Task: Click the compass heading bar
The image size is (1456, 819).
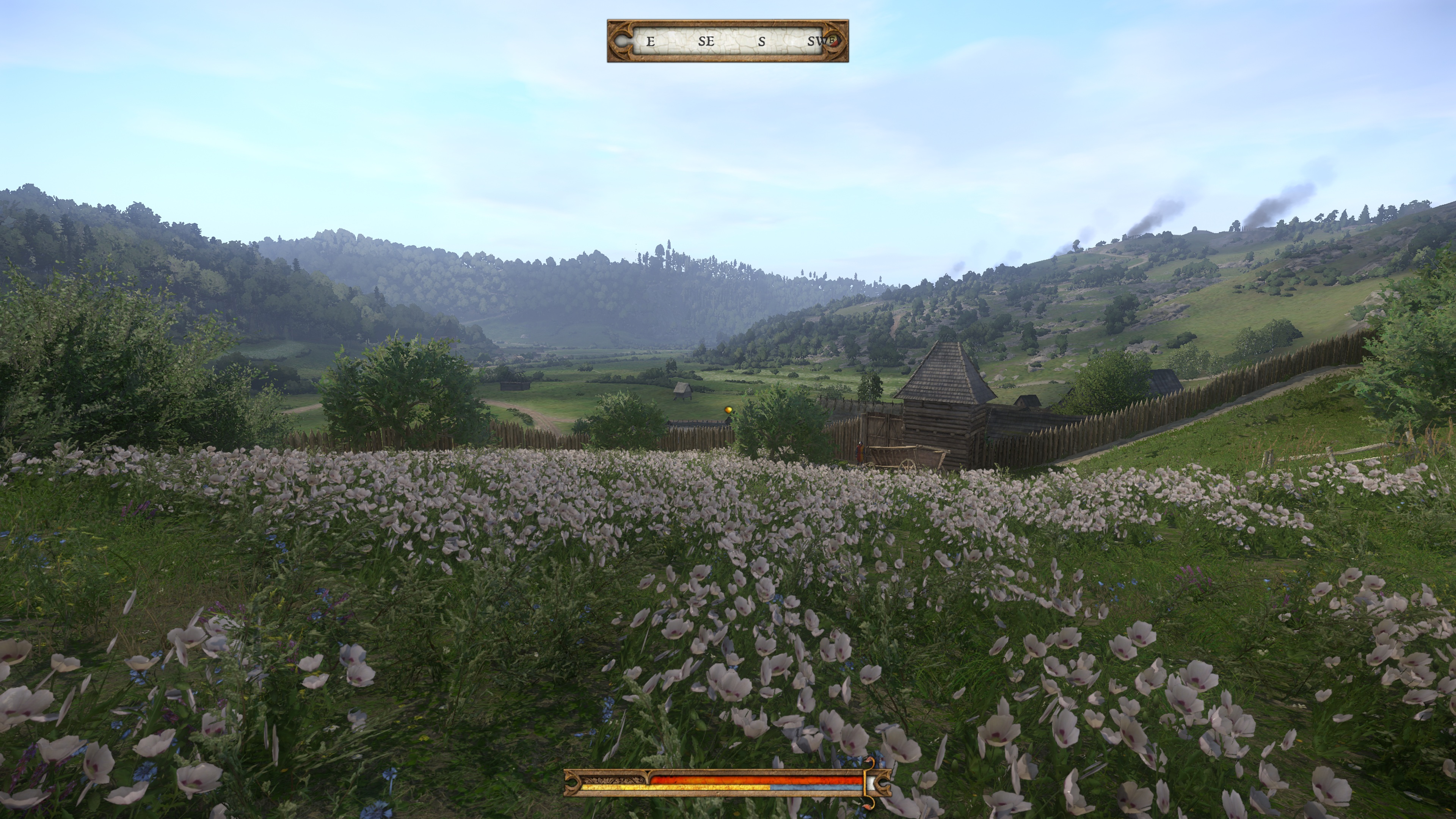Action: tap(728, 41)
